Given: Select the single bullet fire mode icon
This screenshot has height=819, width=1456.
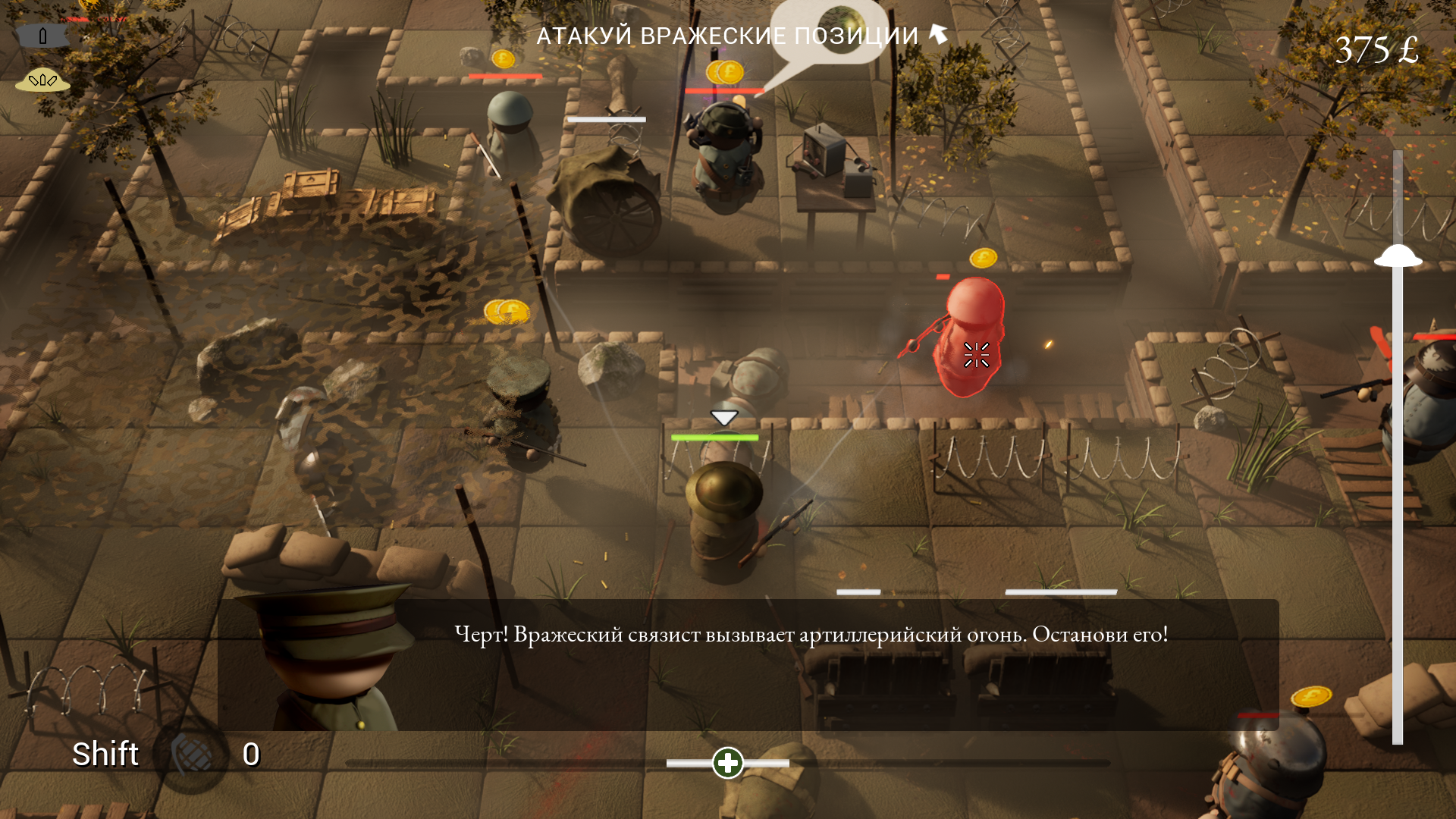Looking at the screenshot, I should pos(42,36).
